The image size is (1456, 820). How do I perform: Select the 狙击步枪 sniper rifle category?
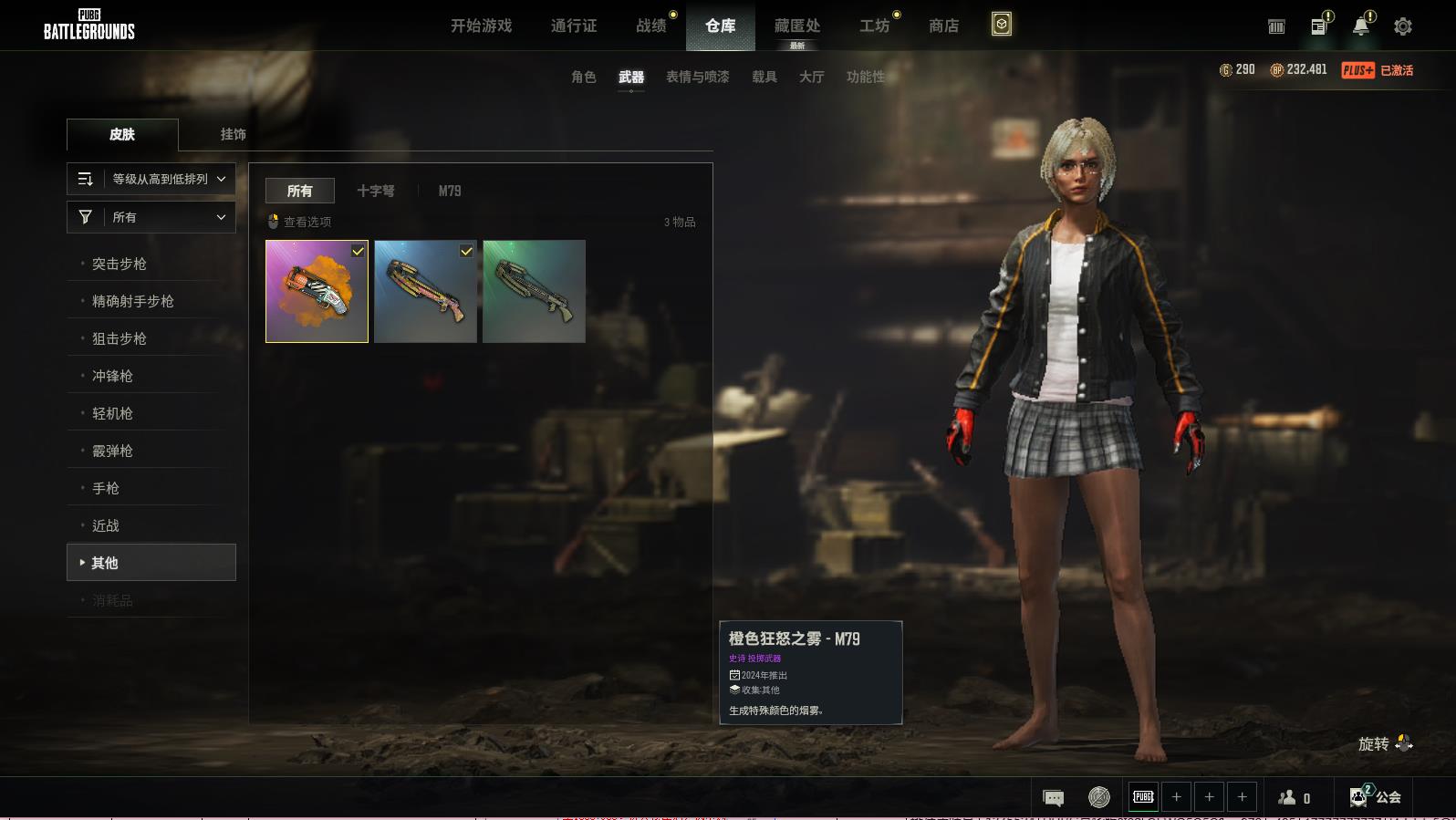coord(120,338)
